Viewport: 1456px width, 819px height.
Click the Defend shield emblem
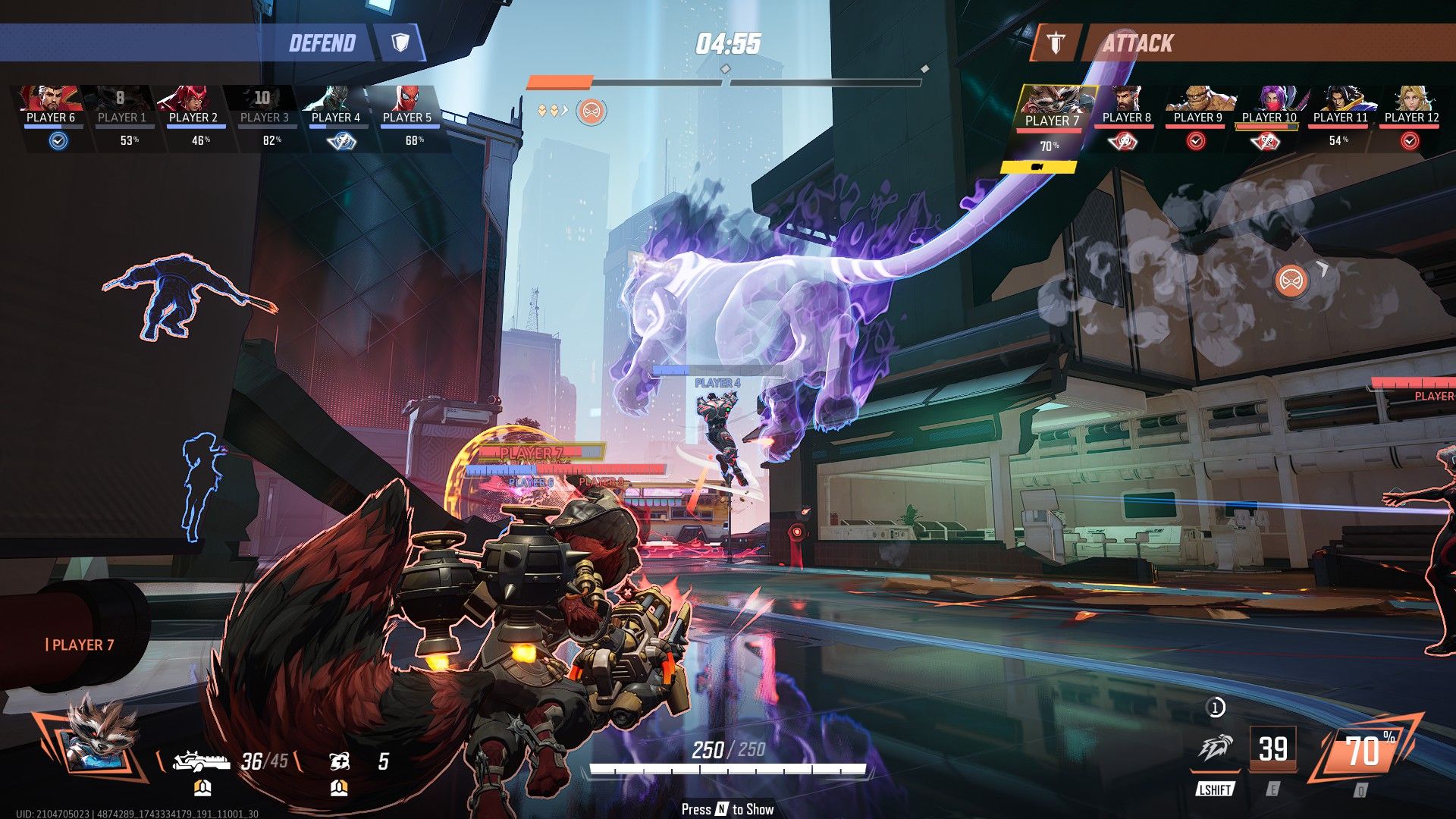(x=400, y=42)
